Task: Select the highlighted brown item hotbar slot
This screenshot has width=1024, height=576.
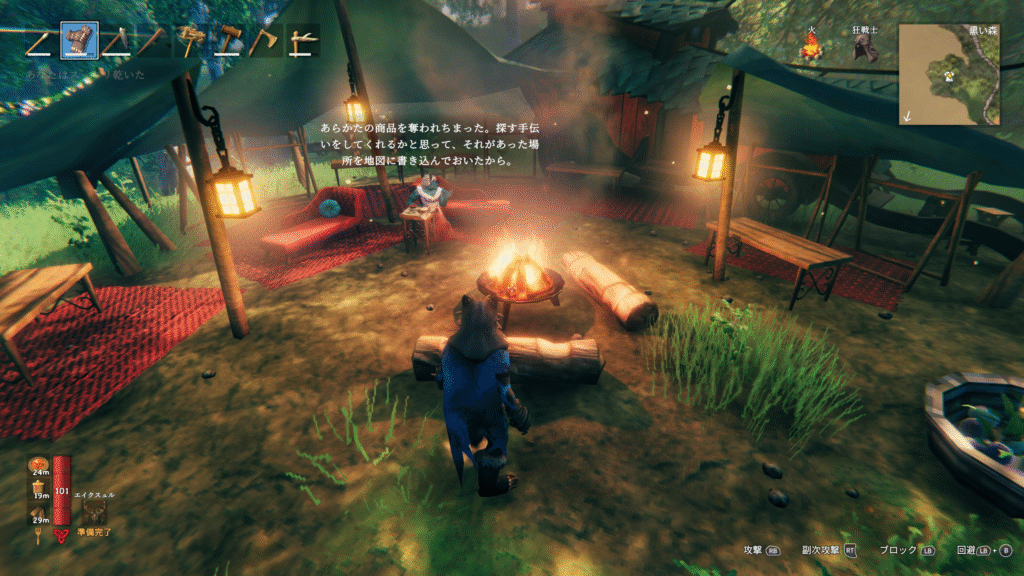Action: pos(80,41)
